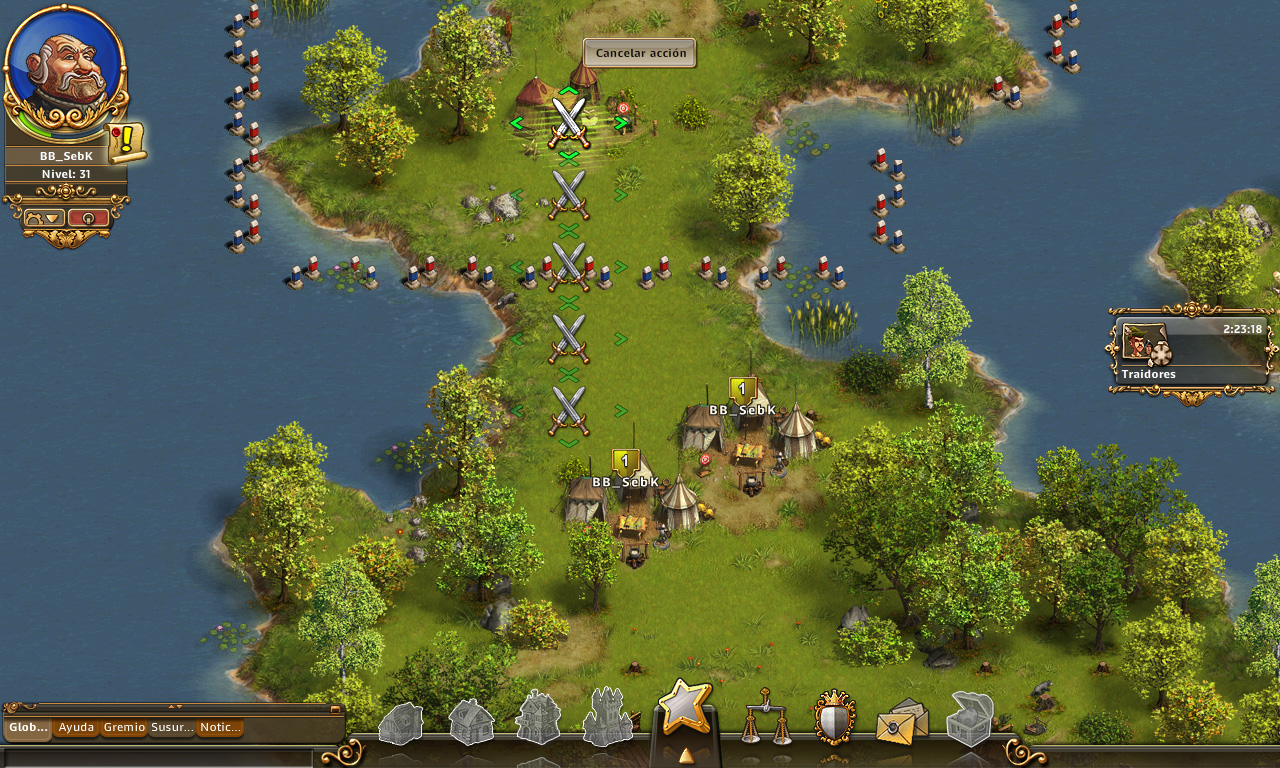Image resolution: width=1280 pixels, height=768 pixels.
Task: Open the mail envelope icon
Action: pos(902,722)
